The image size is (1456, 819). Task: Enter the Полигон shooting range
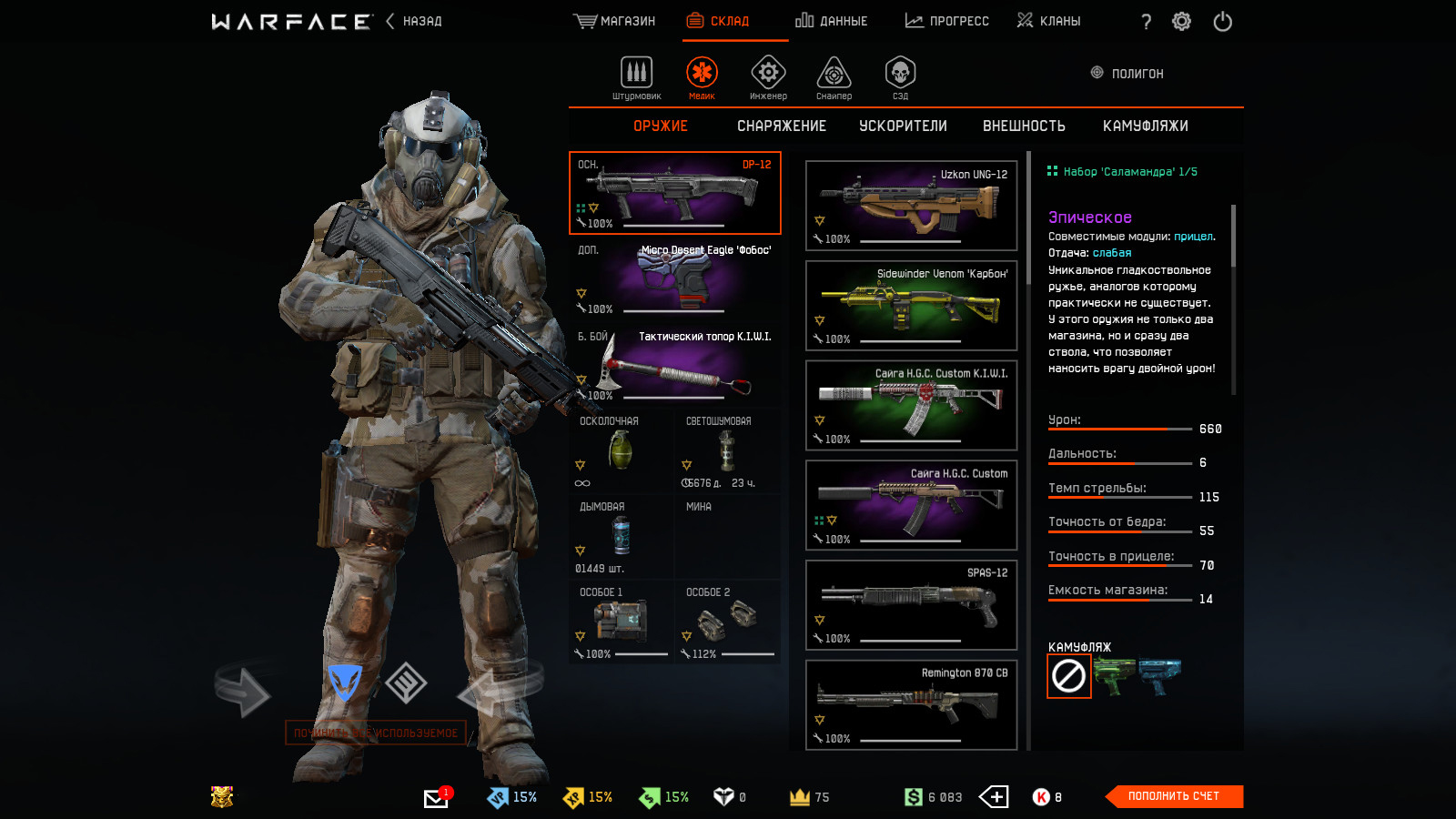pos(1127,74)
